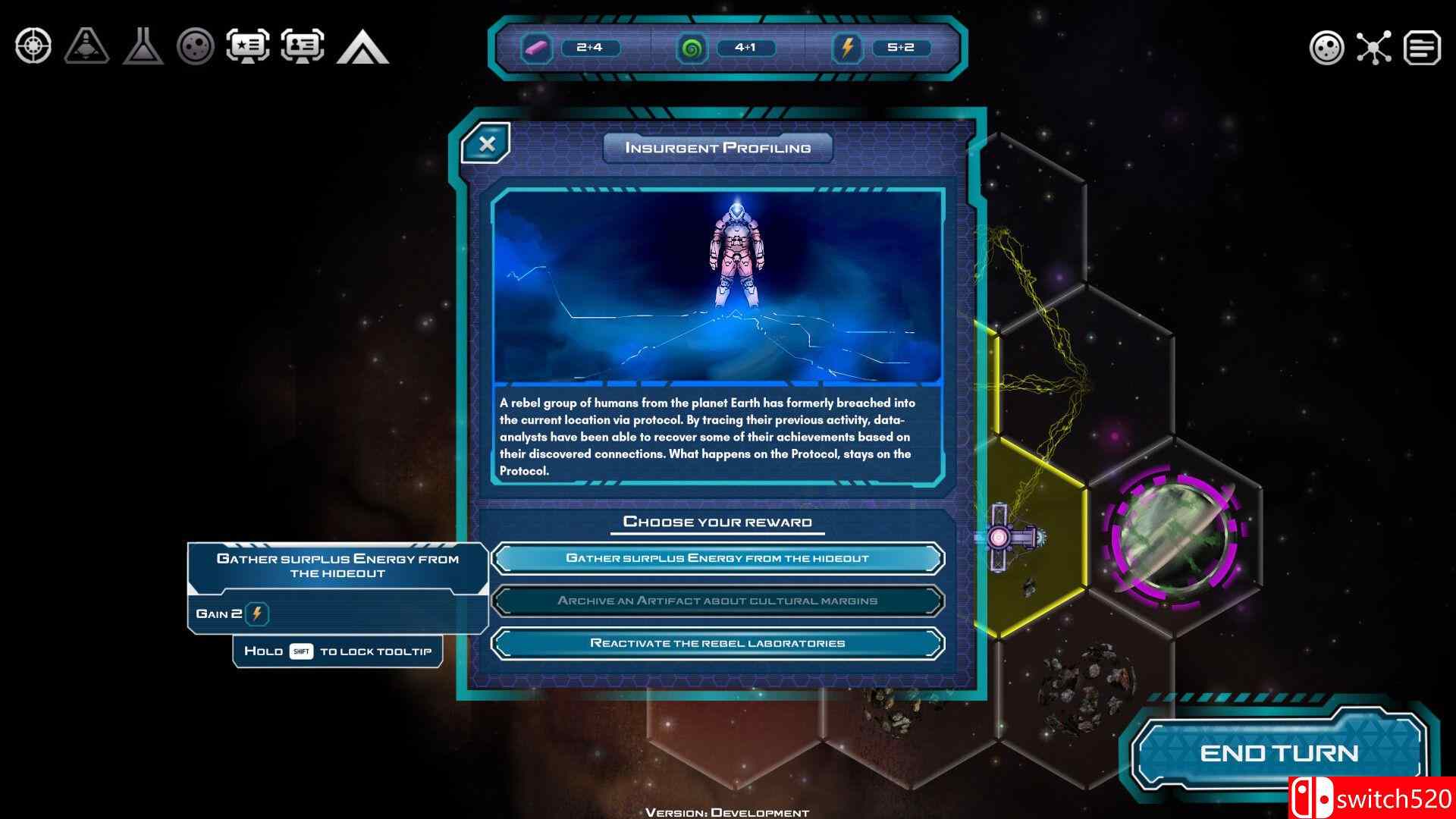Open the planet overview icon top right
The image size is (1456, 819).
point(1327,47)
